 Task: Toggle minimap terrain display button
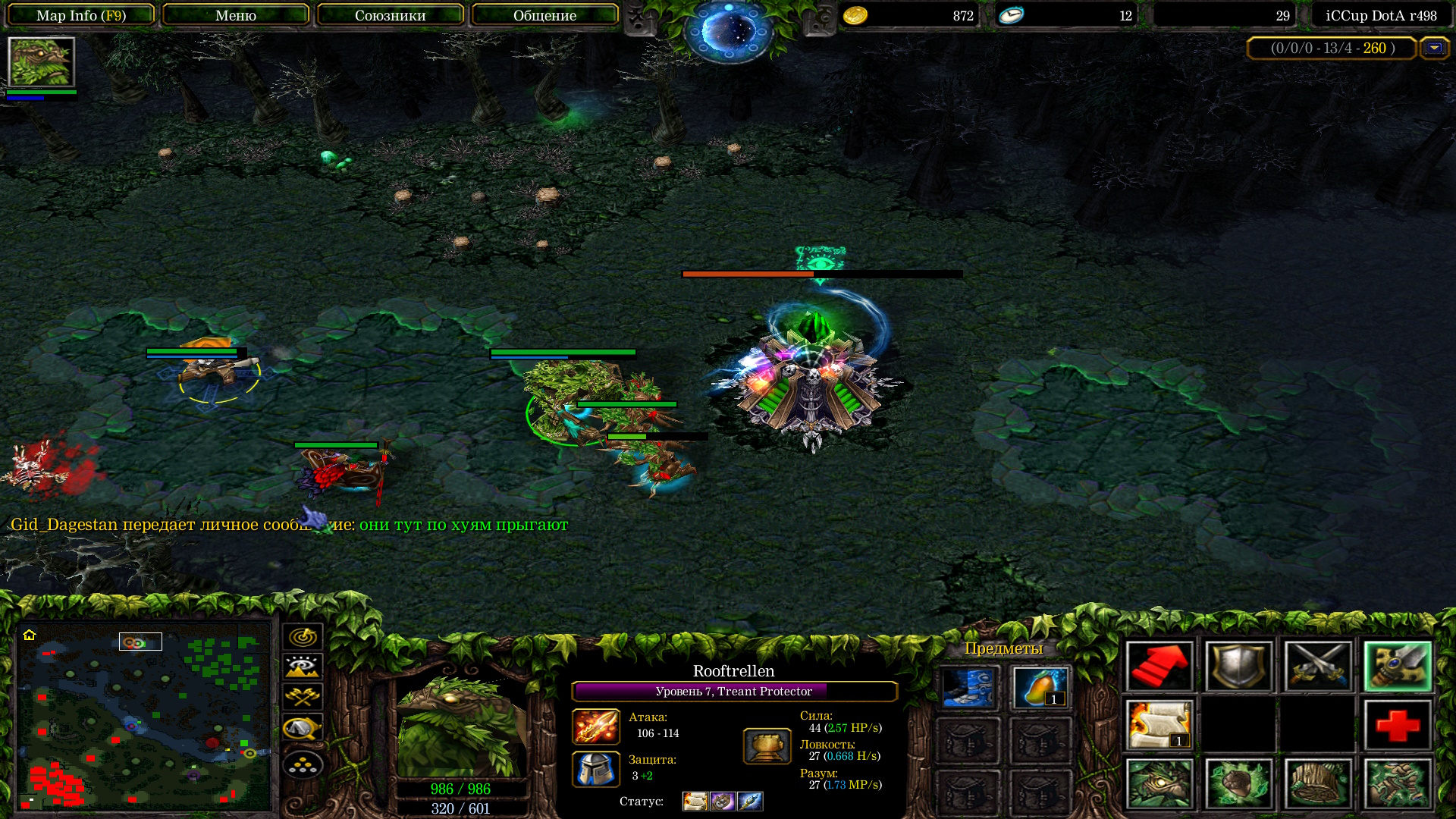(303, 667)
